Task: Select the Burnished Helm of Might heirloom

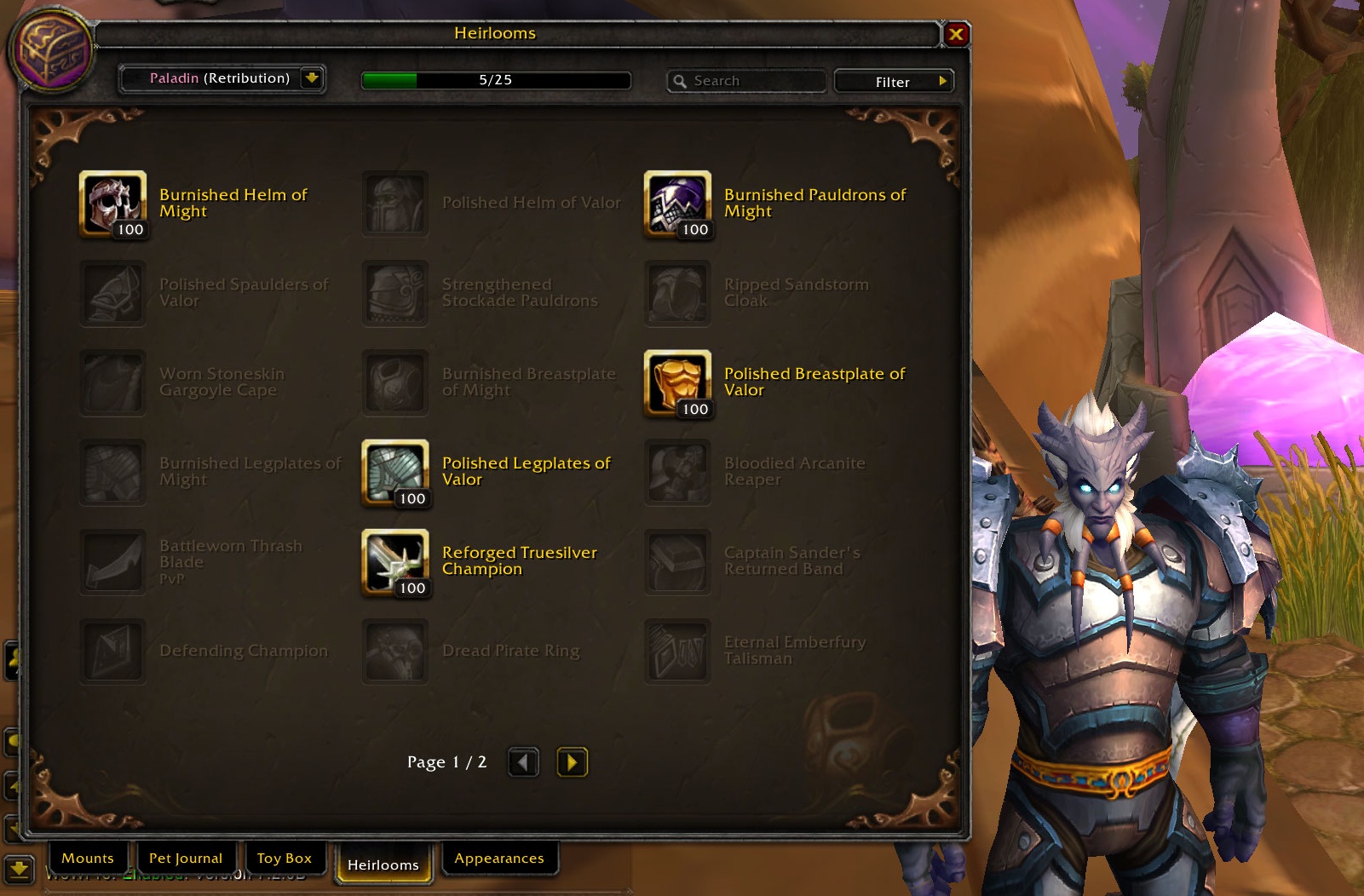Action: coord(112,204)
